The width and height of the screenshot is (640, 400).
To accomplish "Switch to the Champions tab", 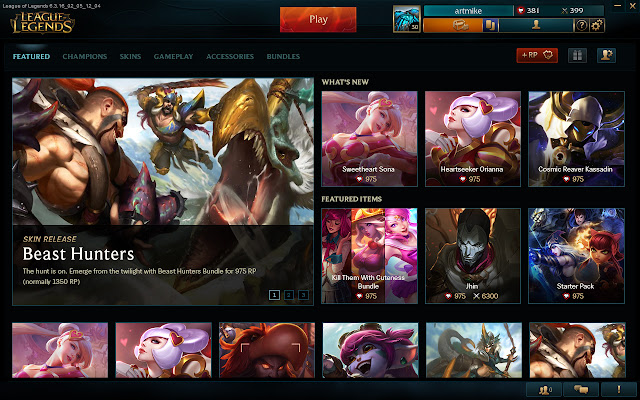I will pos(85,57).
